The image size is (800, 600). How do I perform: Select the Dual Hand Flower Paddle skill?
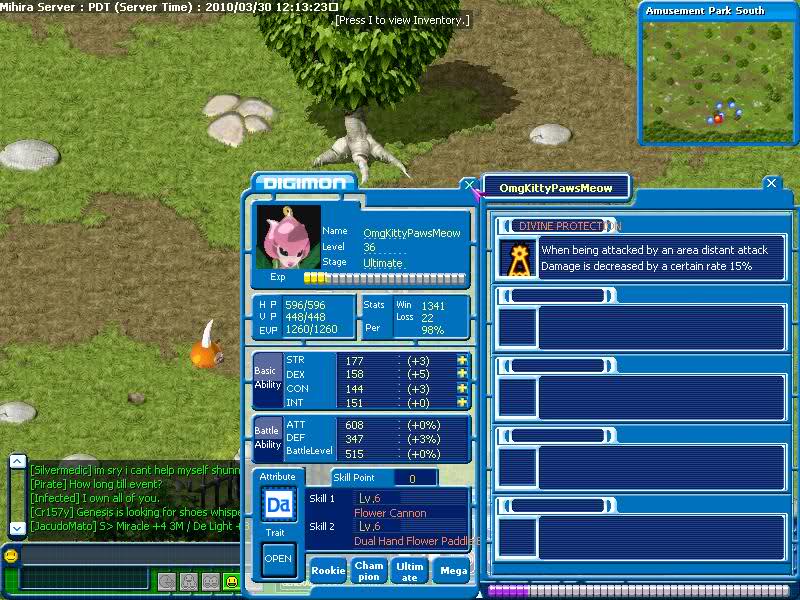pos(410,533)
